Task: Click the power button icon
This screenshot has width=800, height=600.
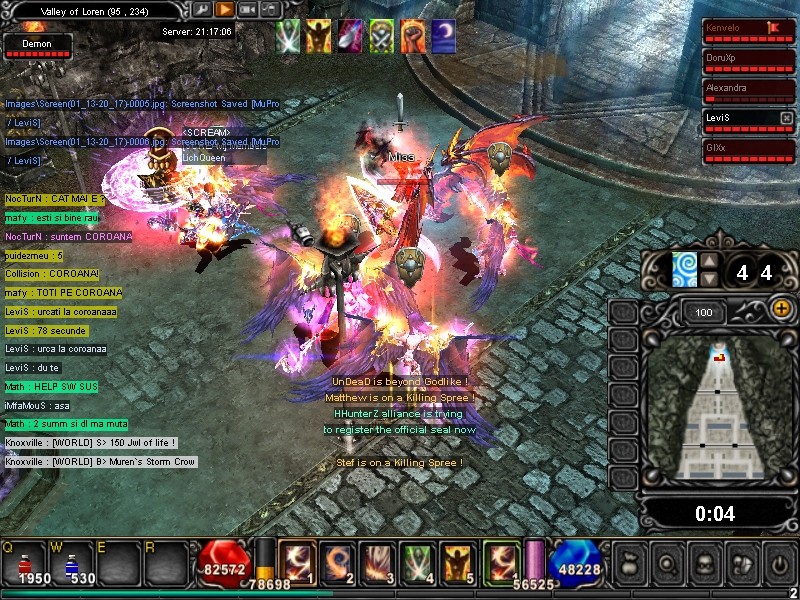Action: pyautogui.click(x=776, y=563)
